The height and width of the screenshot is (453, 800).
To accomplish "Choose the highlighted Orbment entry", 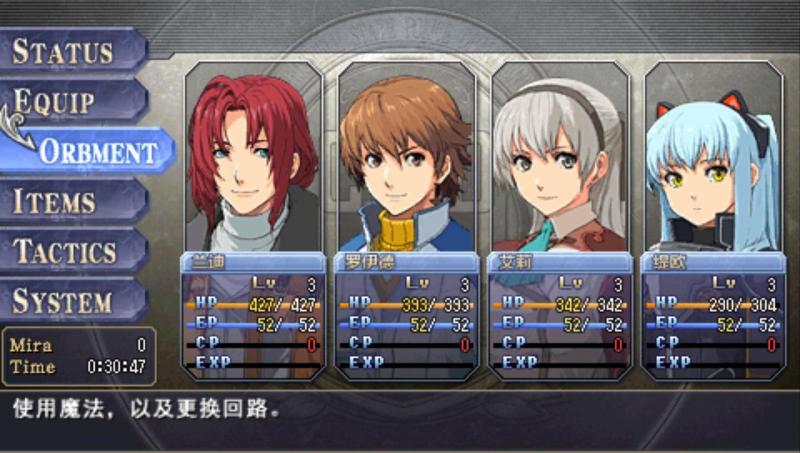I will (x=95, y=152).
